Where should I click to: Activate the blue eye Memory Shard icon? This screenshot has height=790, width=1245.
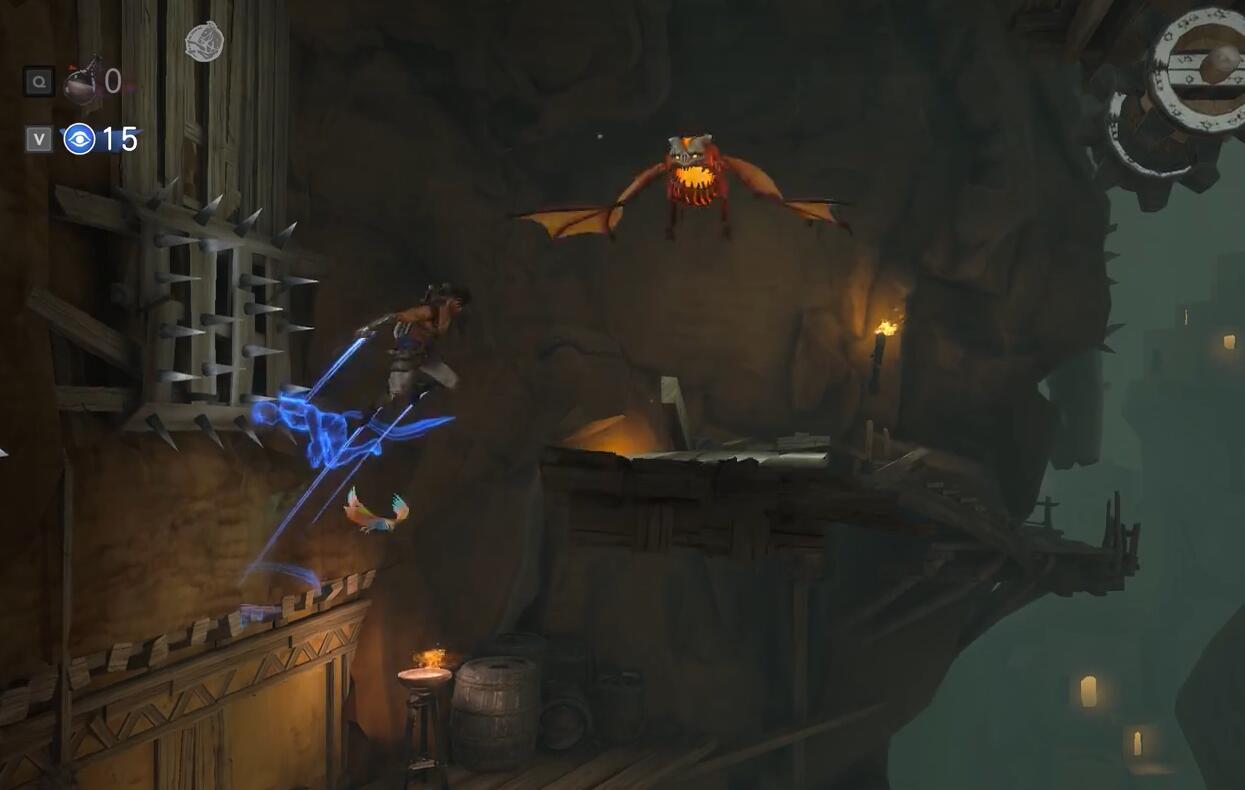pyautogui.click(x=79, y=139)
